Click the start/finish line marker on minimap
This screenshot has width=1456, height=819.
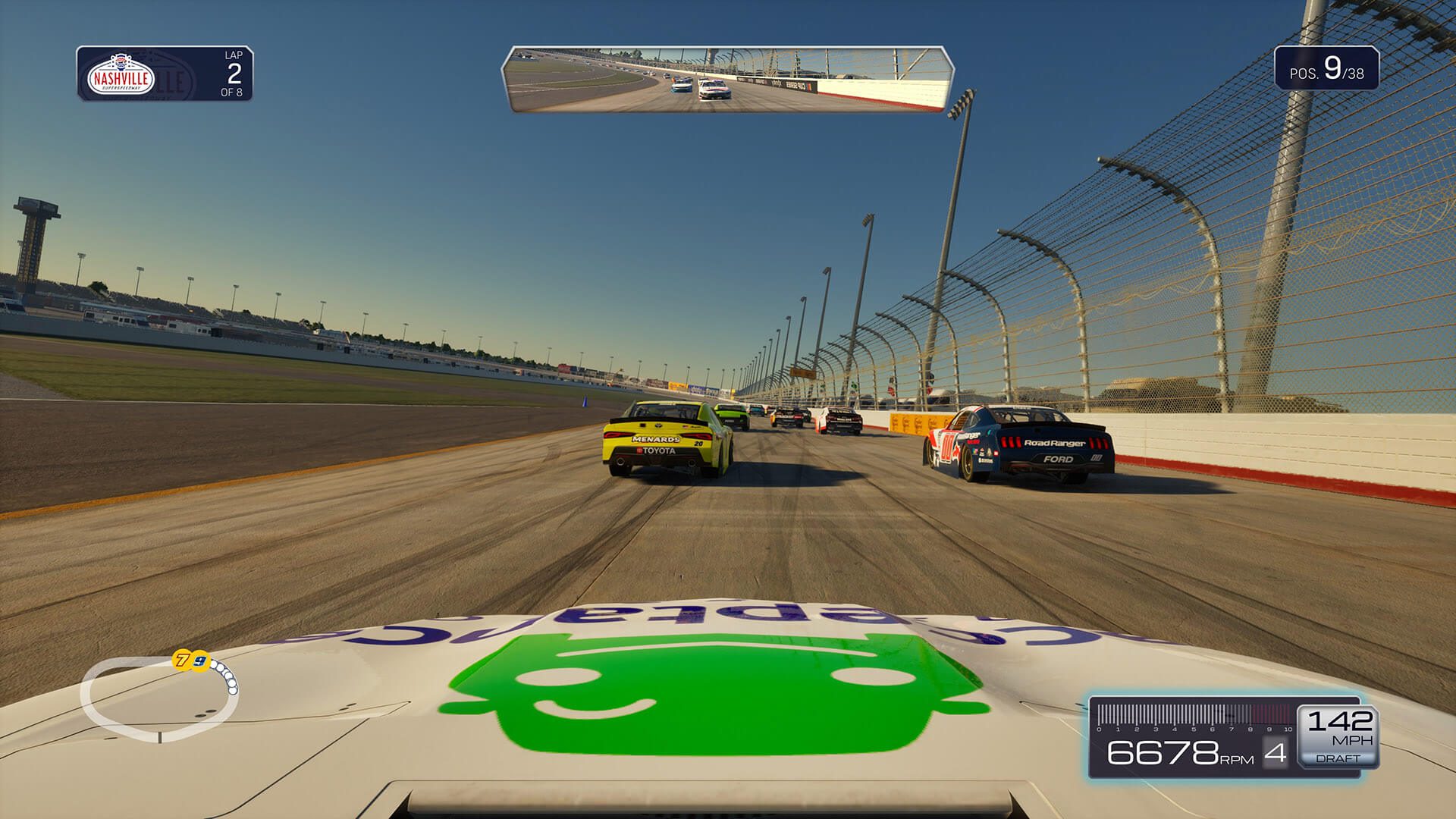click(160, 738)
